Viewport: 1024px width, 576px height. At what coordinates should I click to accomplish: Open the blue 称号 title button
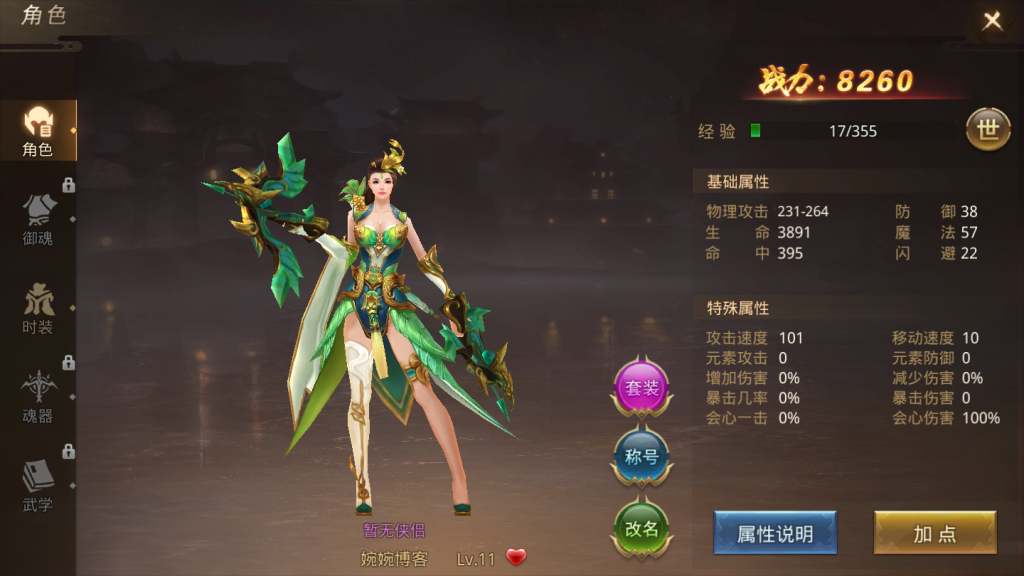tap(641, 458)
